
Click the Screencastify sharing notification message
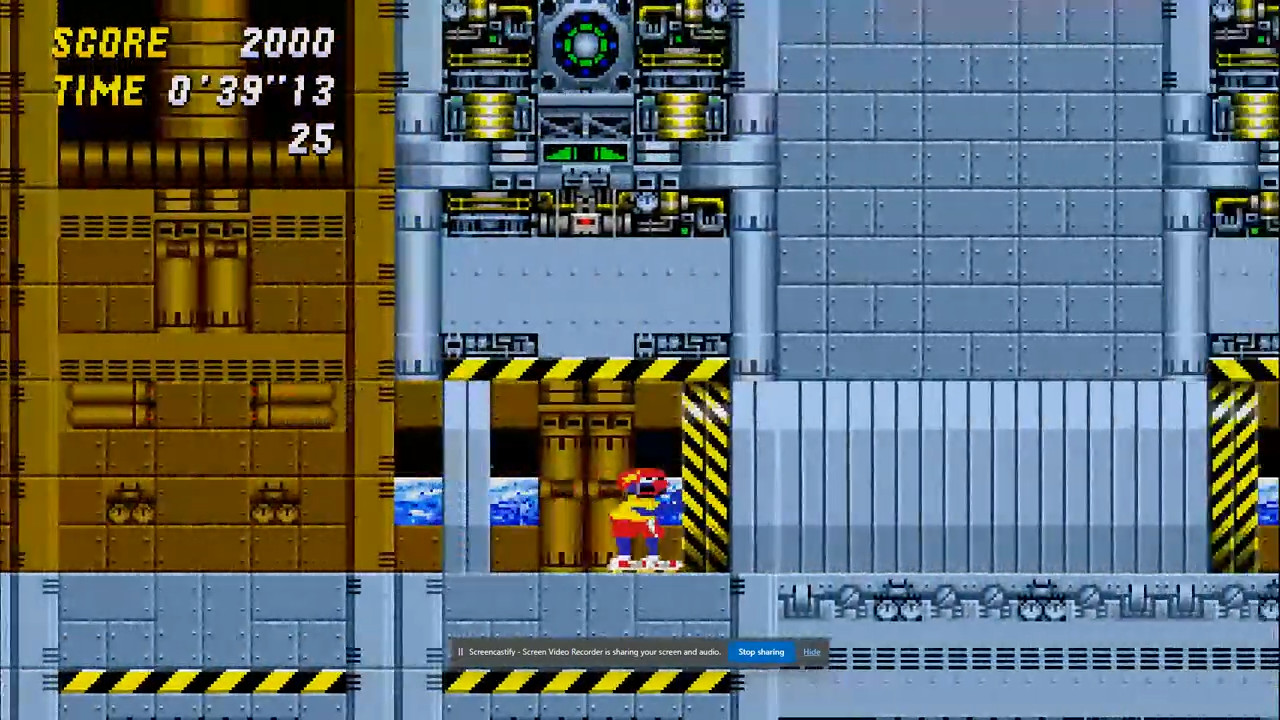[595, 652]
